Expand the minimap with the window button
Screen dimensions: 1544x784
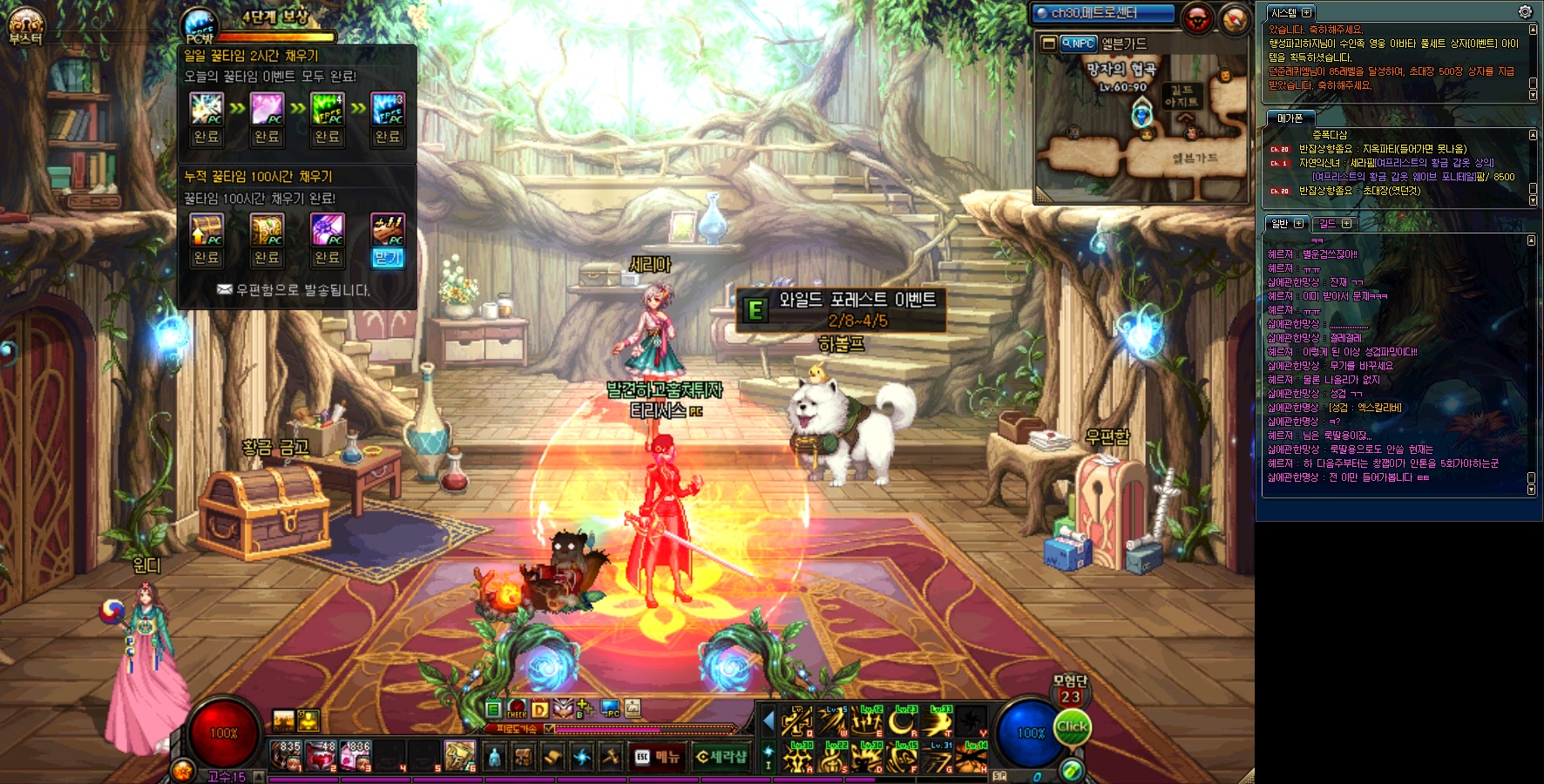pyautogui.click(x=1048, y=44)
